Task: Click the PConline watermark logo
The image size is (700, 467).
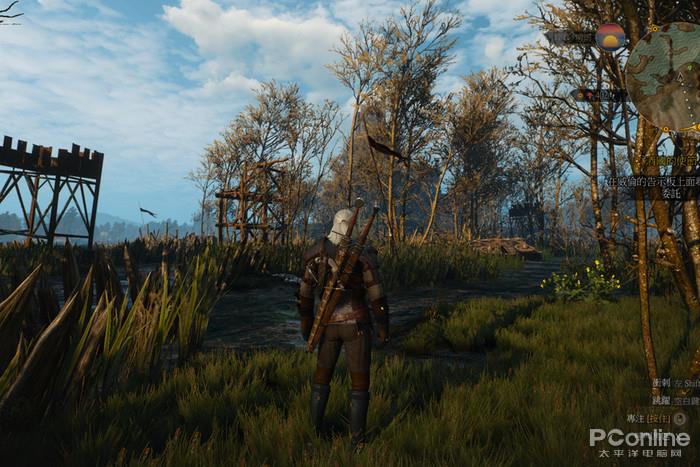Action: [638, 438]
